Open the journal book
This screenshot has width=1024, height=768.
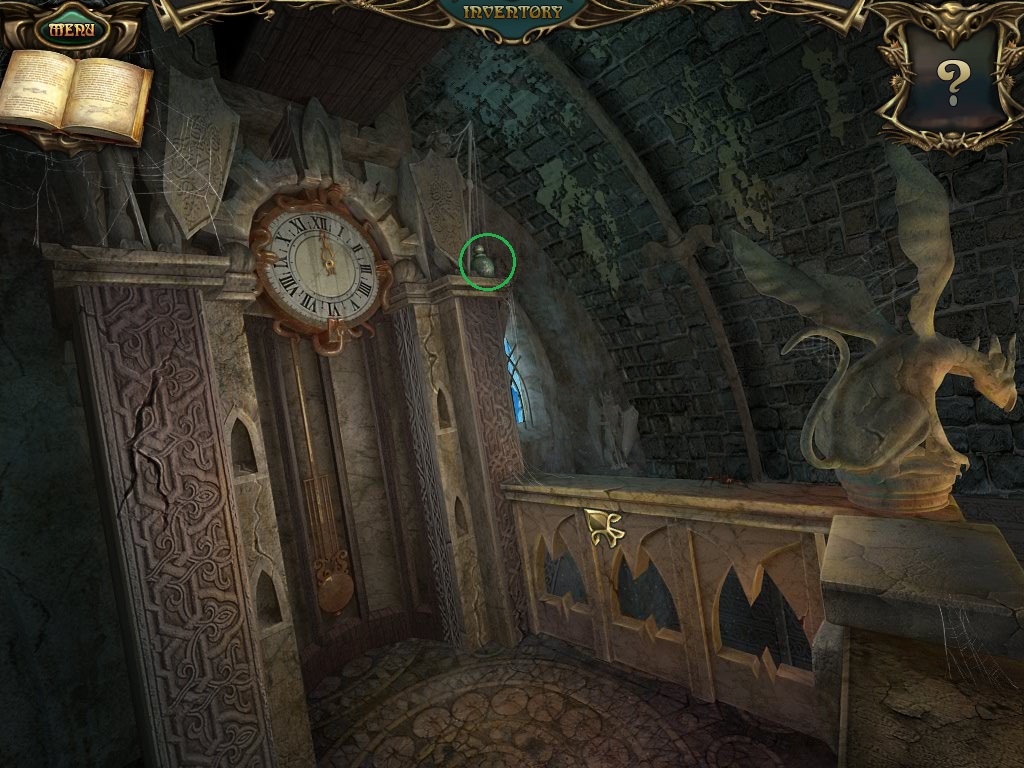[x=76, y=97]
